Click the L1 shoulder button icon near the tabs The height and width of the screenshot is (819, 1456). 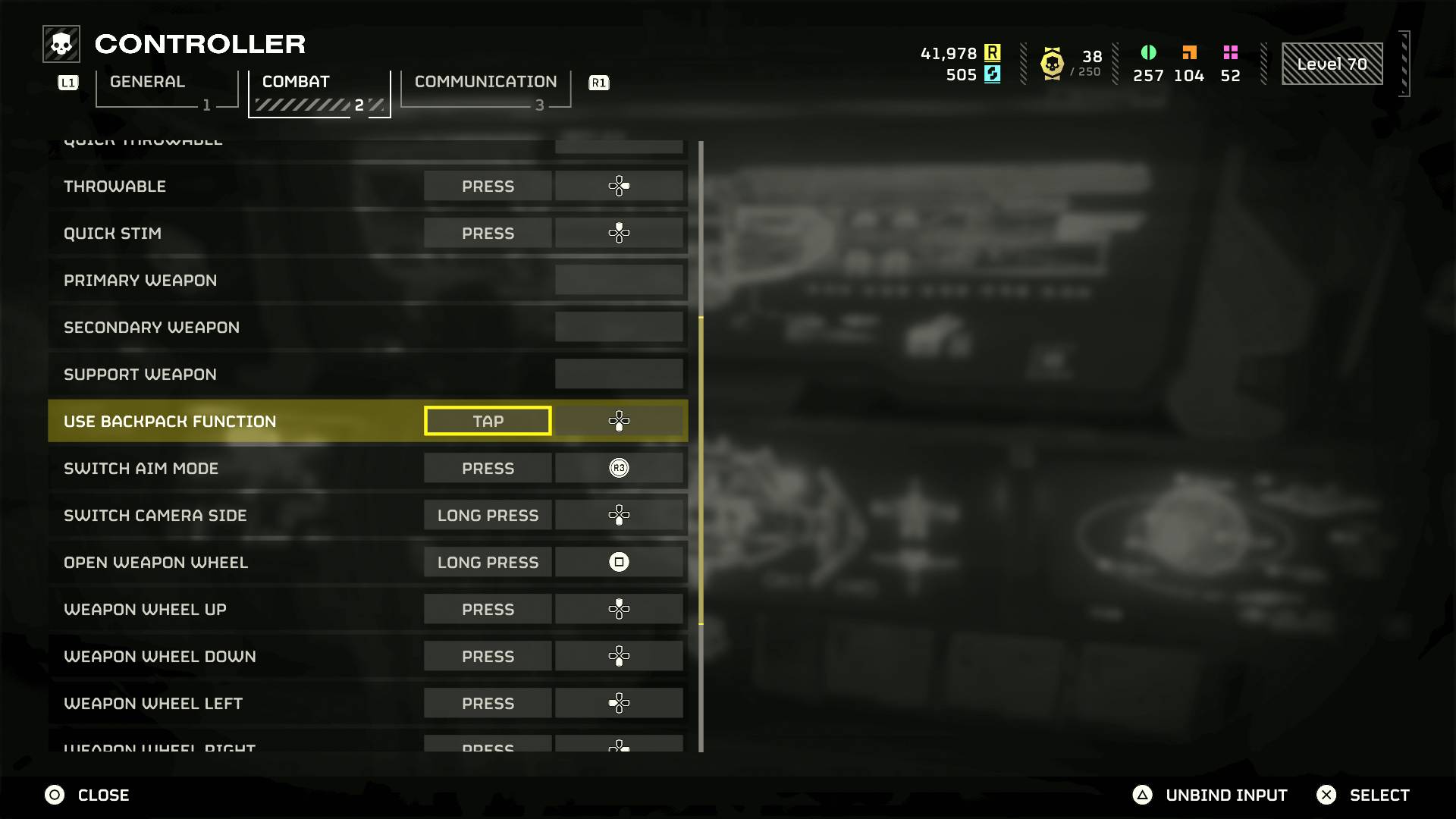pos(67,83)
